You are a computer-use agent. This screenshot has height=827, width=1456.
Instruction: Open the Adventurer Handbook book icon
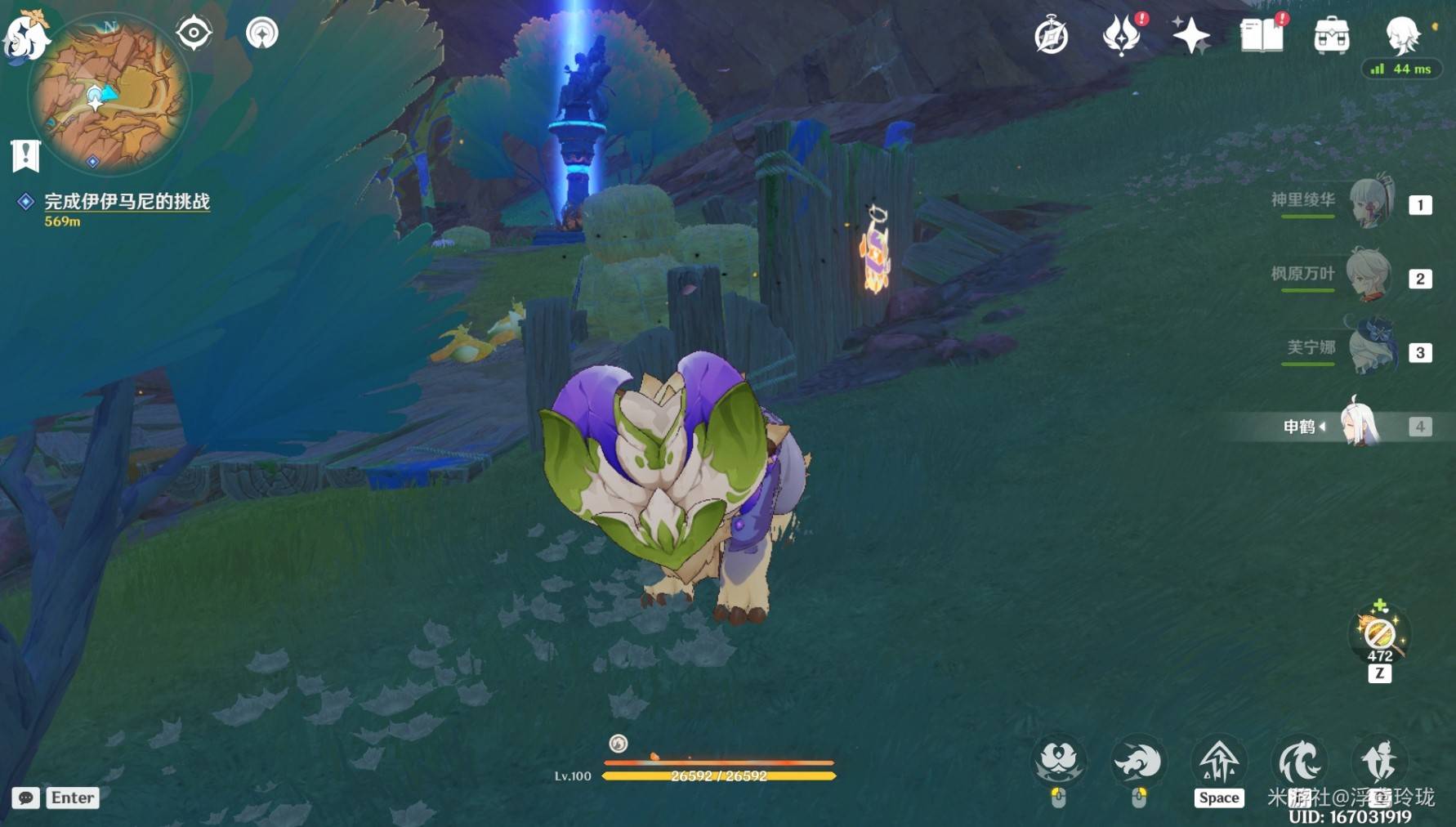click(x=1261, y=36)
